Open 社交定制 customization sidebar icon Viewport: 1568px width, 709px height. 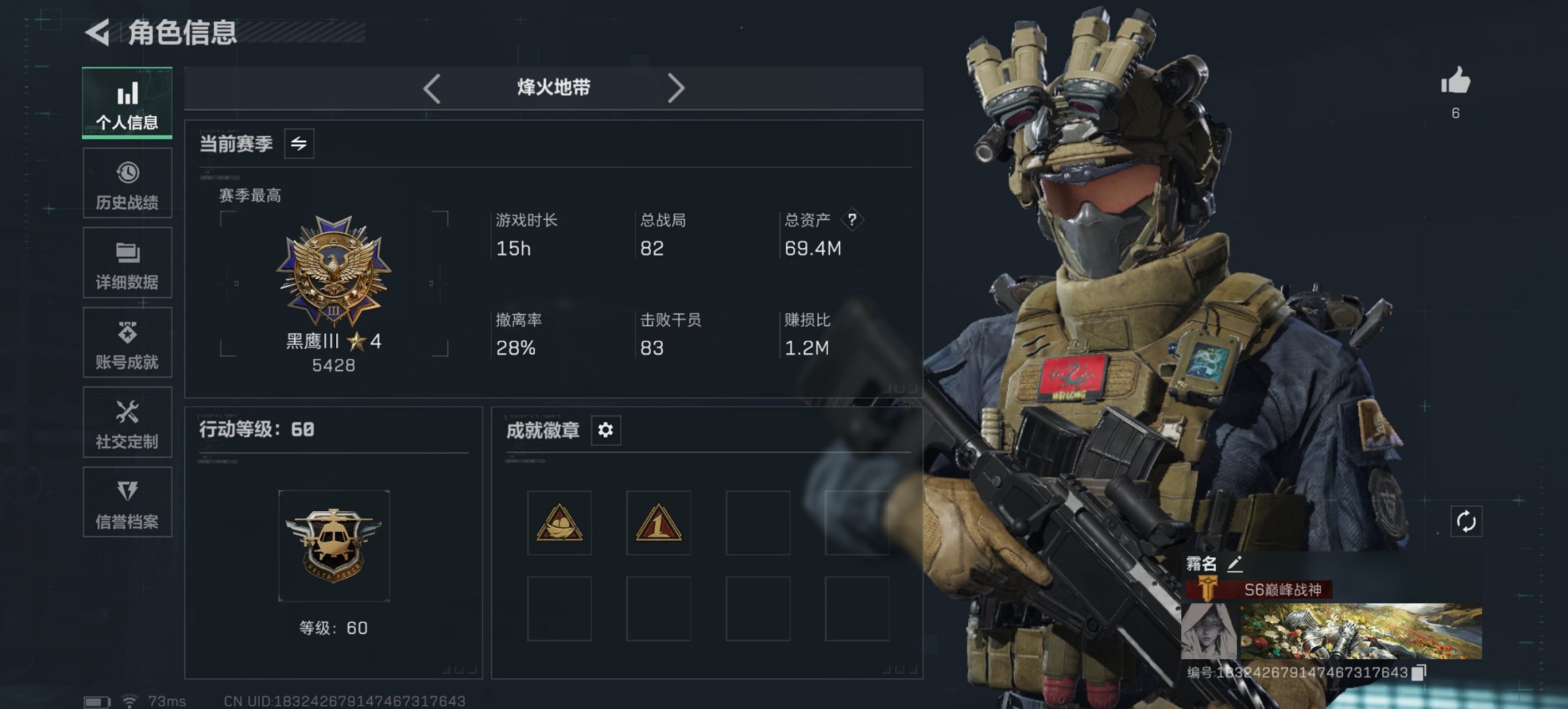pos(127,414)
